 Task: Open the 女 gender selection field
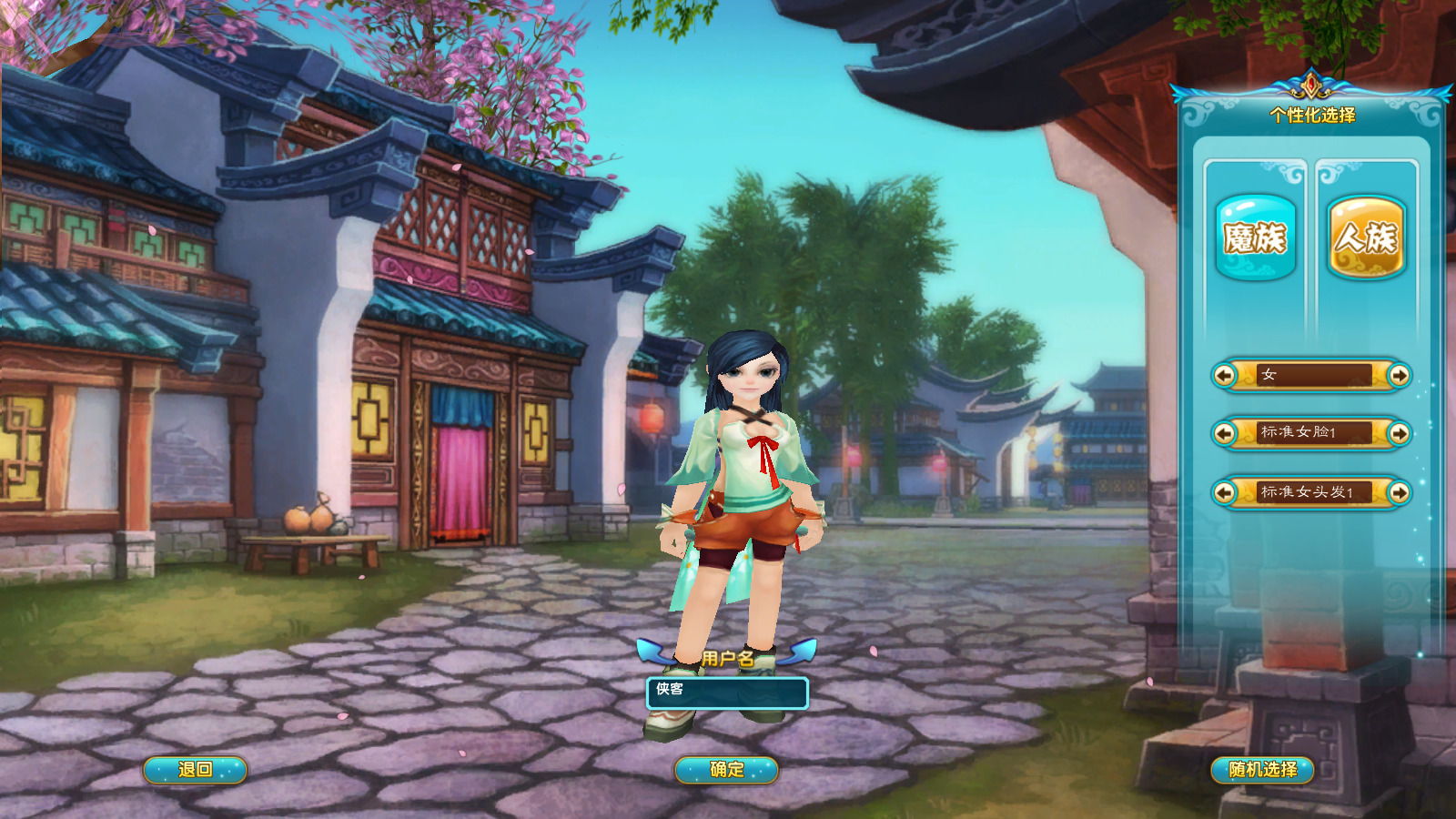pyautogui.click(x=1313, y=377)
